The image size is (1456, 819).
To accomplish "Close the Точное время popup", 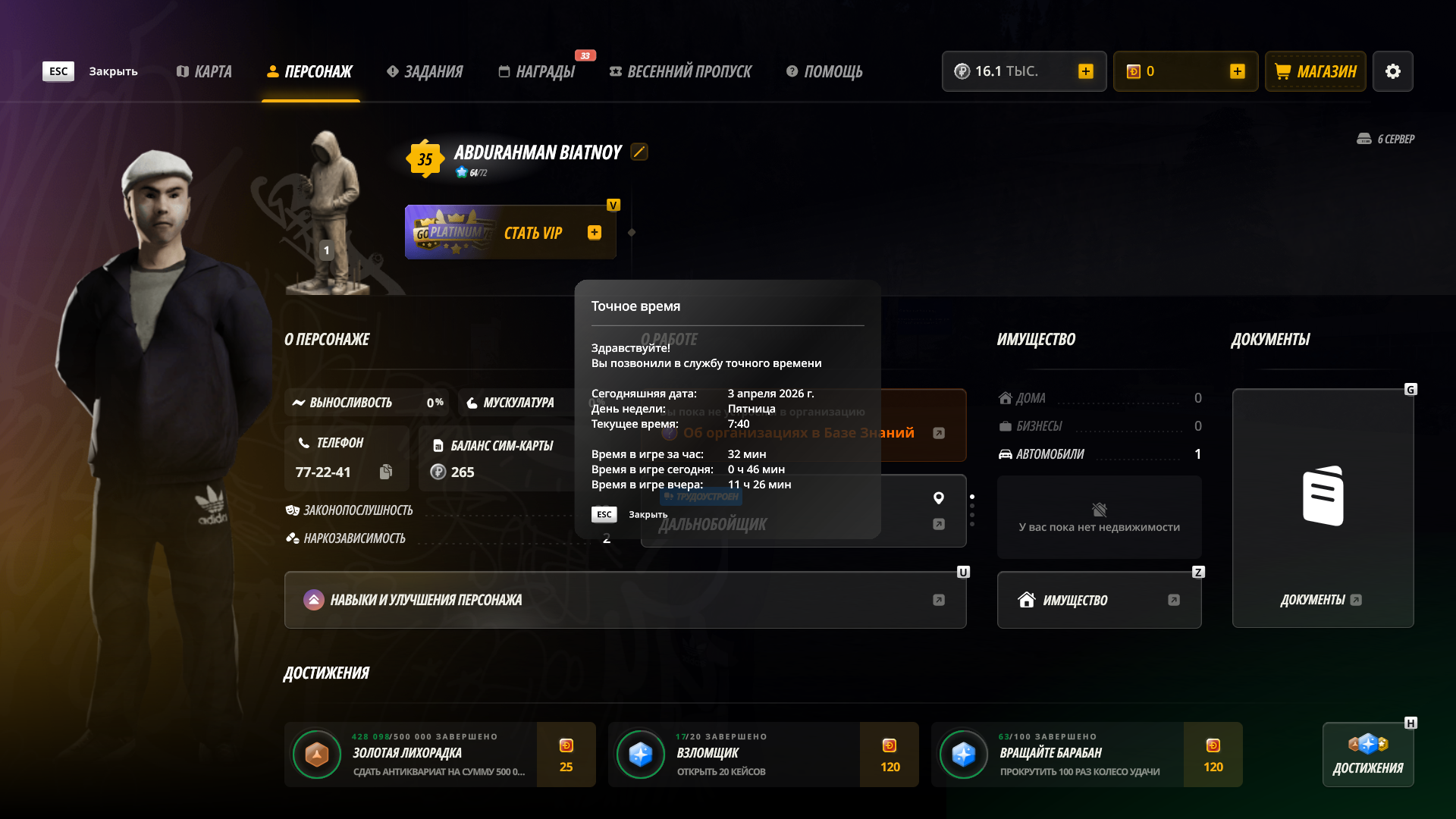I will coord(604,515).
